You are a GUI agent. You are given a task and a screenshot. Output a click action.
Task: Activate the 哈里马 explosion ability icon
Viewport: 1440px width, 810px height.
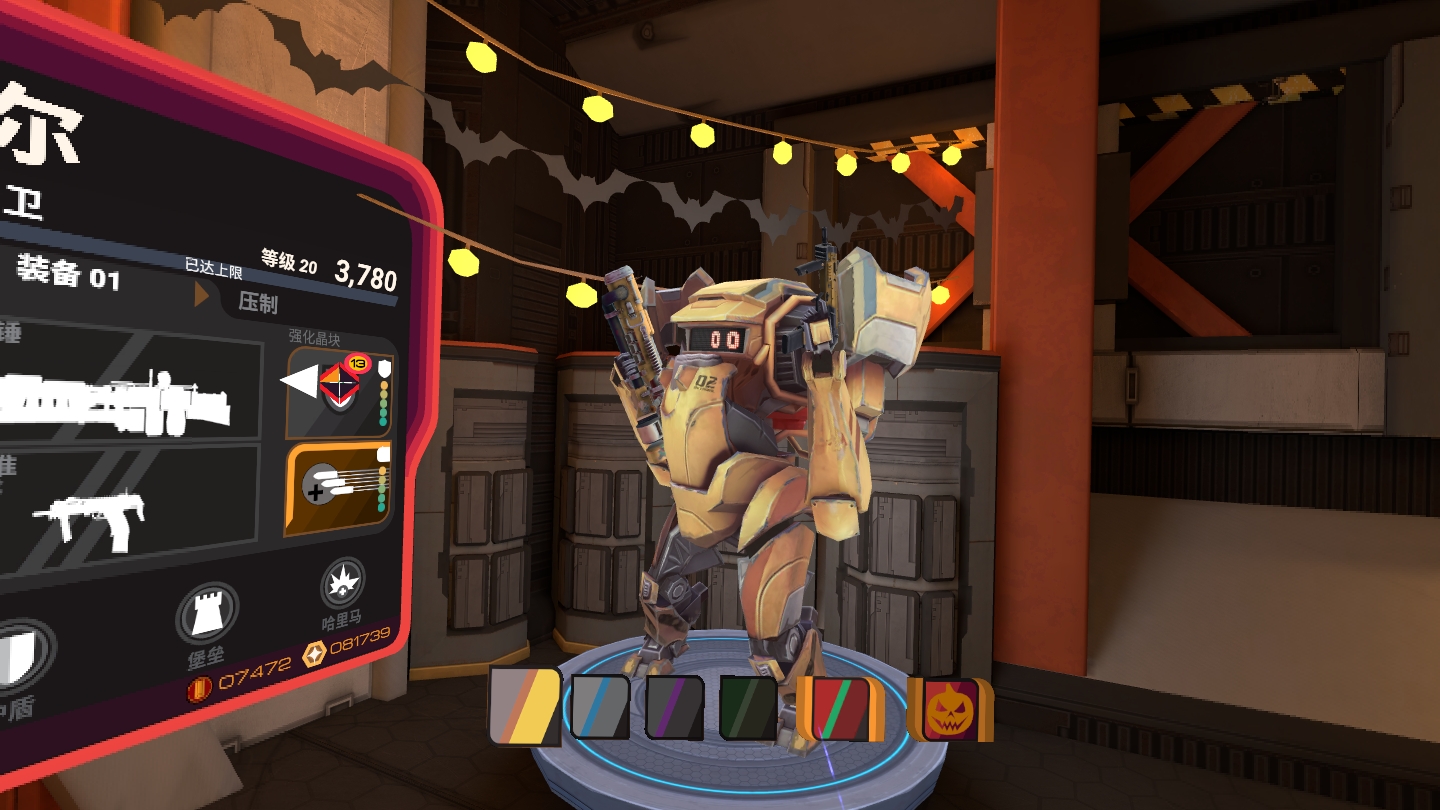(x=342, y=584)
